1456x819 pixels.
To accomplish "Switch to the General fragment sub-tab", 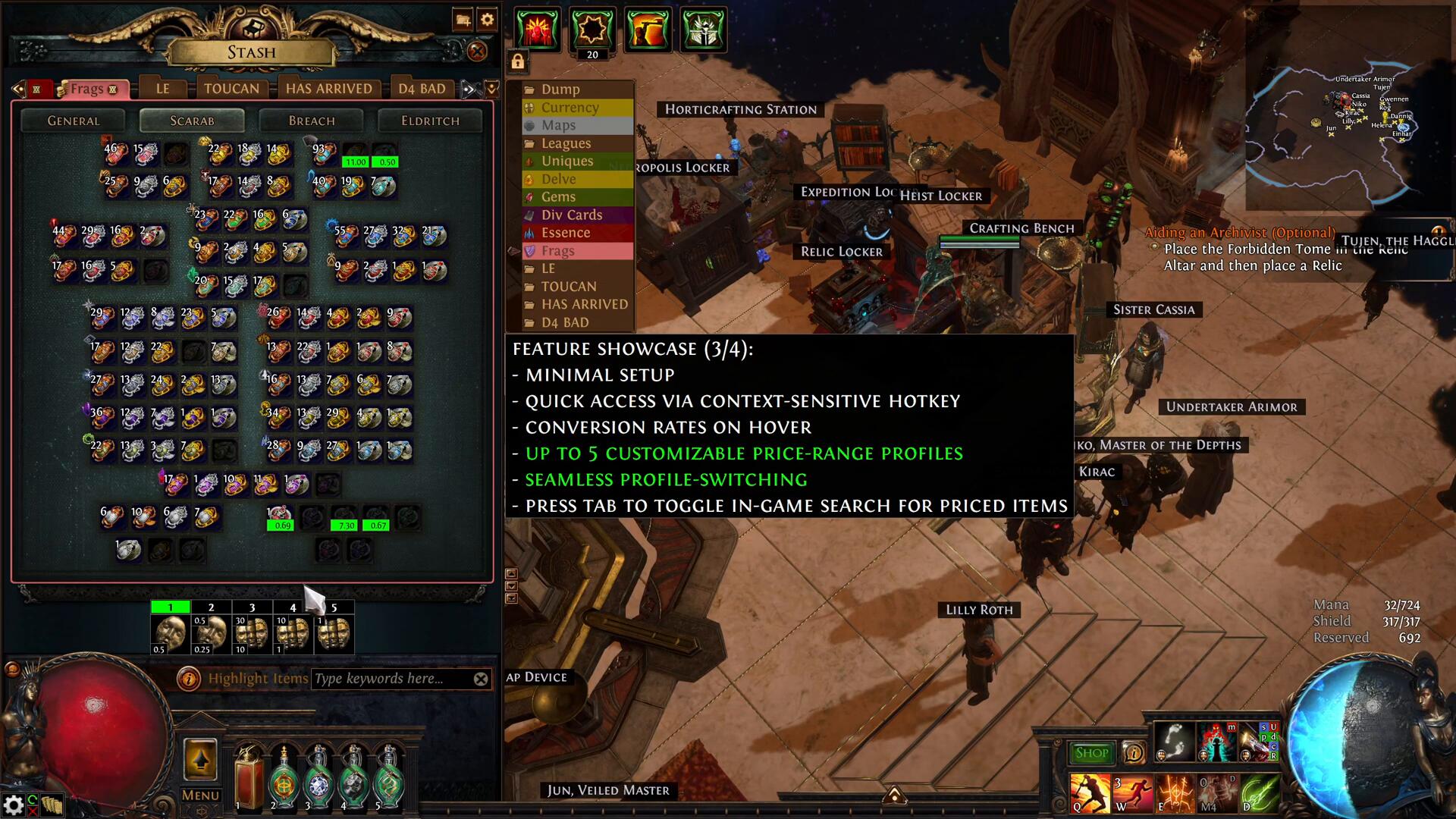I will (x=73, y=121).
